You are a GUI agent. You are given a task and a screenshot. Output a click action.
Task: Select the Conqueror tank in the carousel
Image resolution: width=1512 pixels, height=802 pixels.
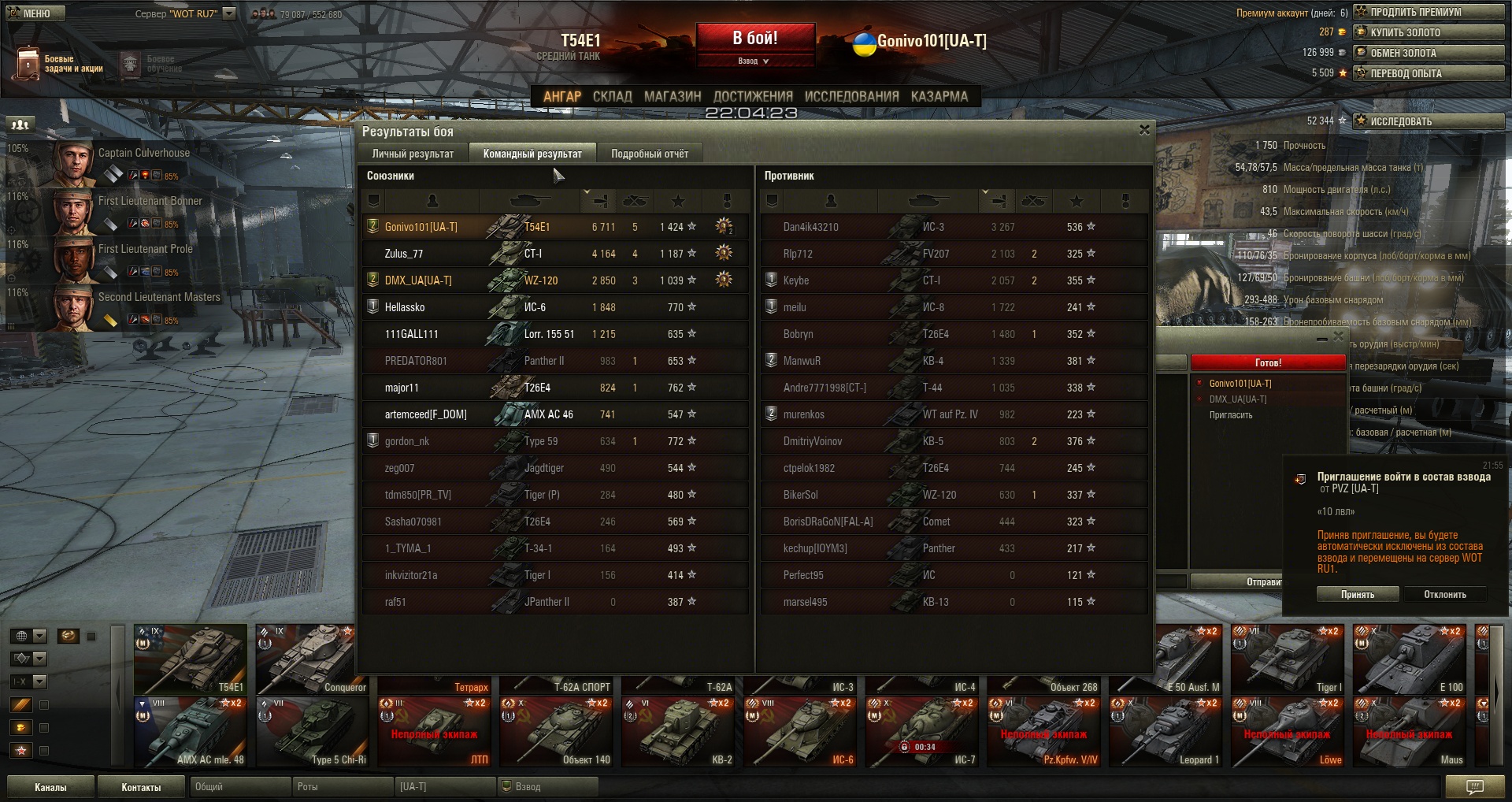(312, 659)
